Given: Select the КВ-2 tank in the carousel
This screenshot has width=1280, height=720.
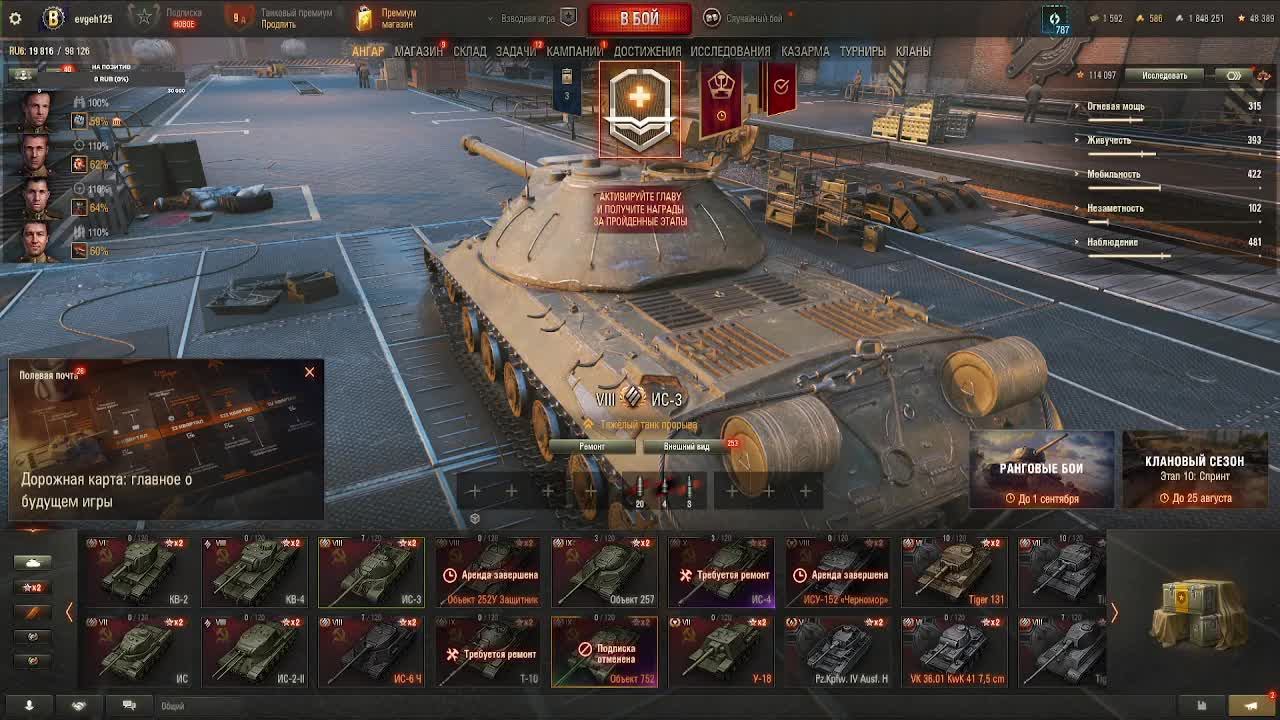Looking at the screenshot, I should pos(137,572).
